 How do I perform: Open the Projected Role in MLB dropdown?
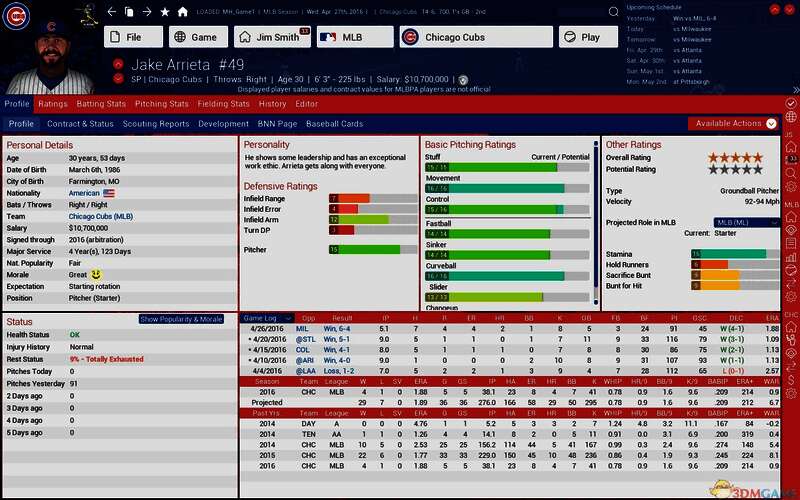tap(746, 222)
